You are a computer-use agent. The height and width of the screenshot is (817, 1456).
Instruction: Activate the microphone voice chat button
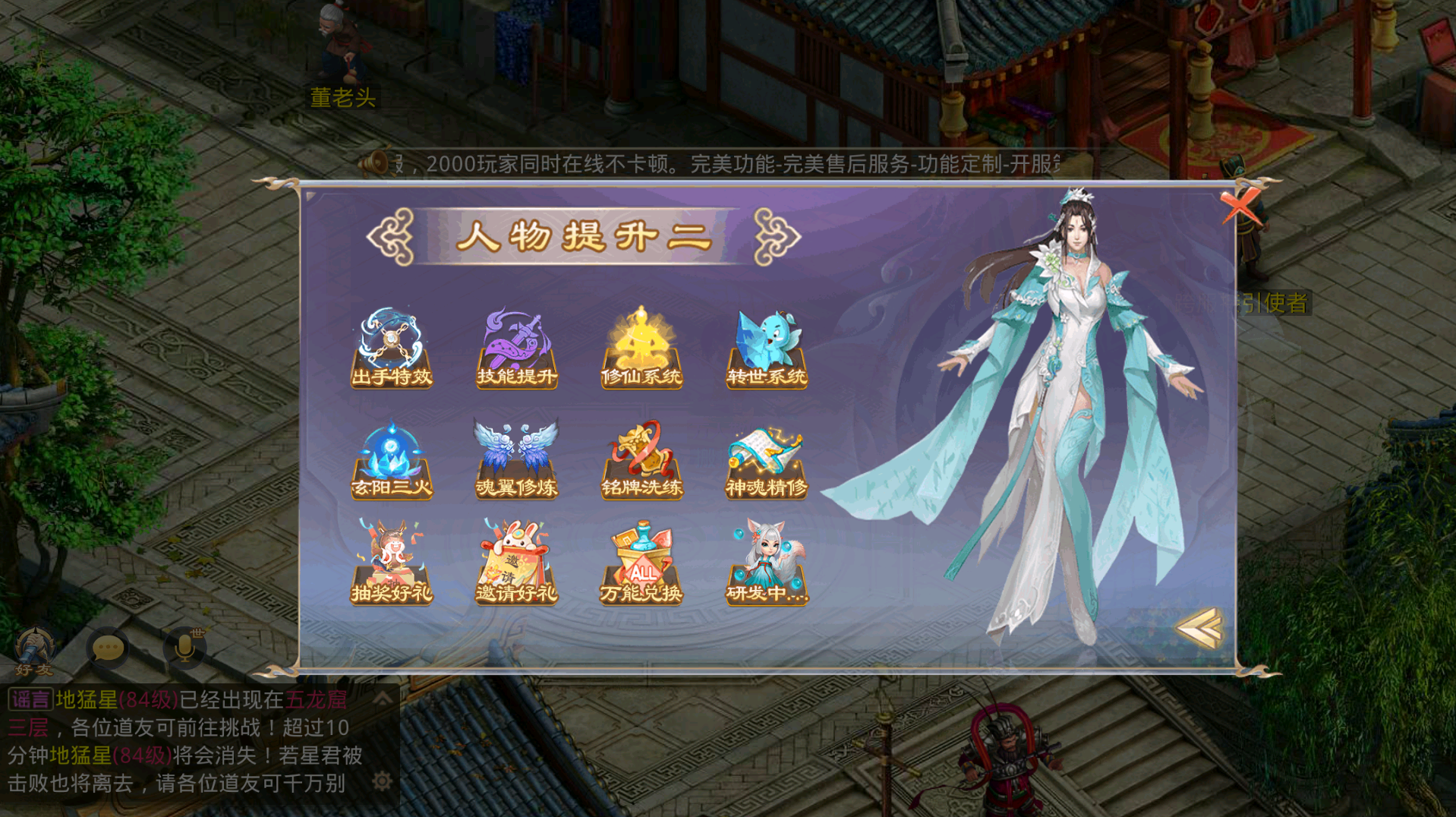coord(184,648)
